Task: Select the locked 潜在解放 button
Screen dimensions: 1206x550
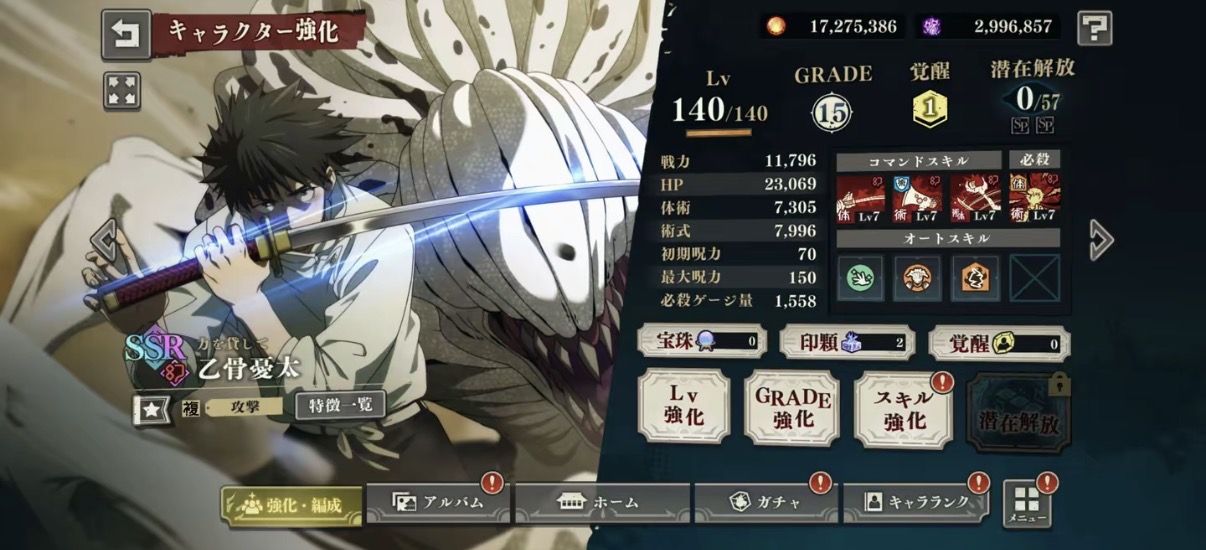Action: click(1015, 411)
